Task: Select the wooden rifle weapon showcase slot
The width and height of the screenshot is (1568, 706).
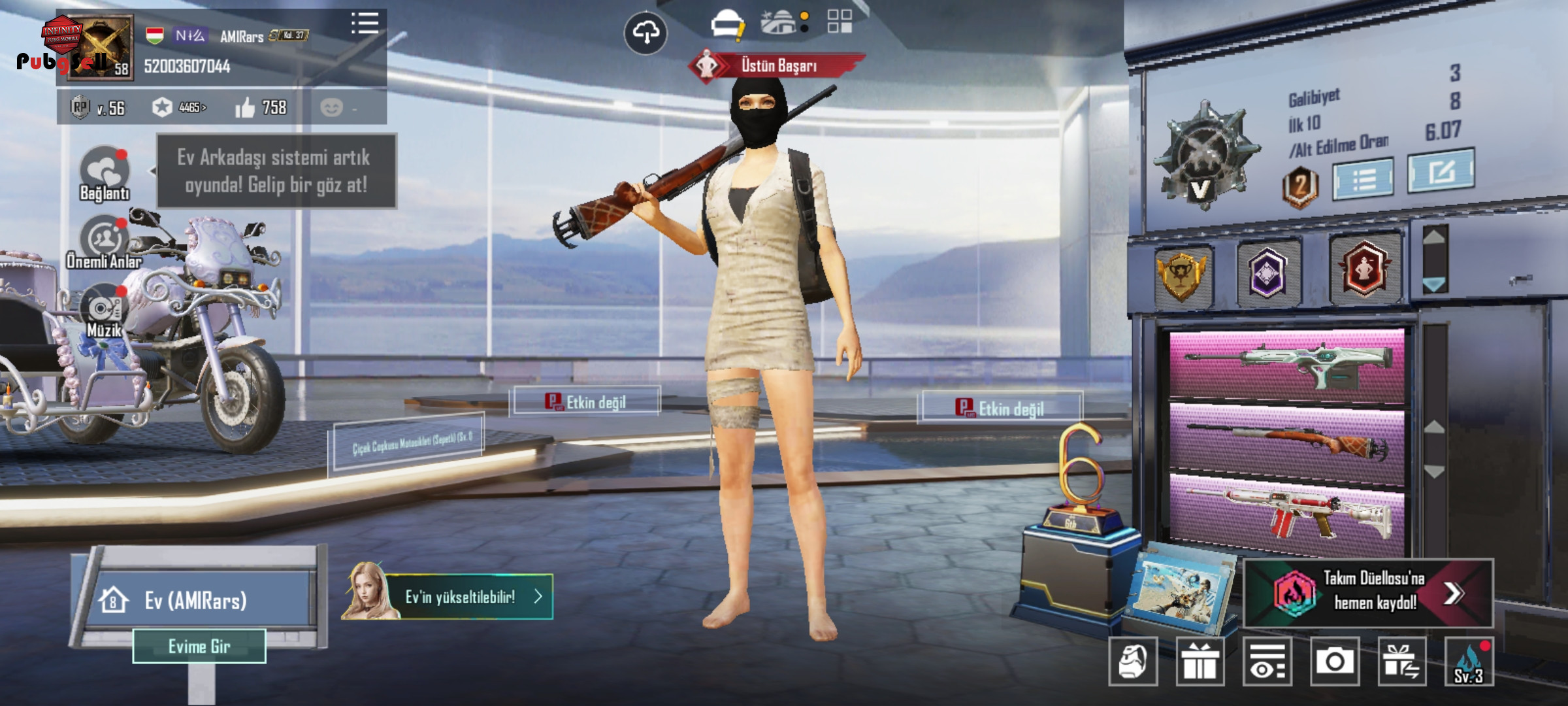Action: point(1286,443)
